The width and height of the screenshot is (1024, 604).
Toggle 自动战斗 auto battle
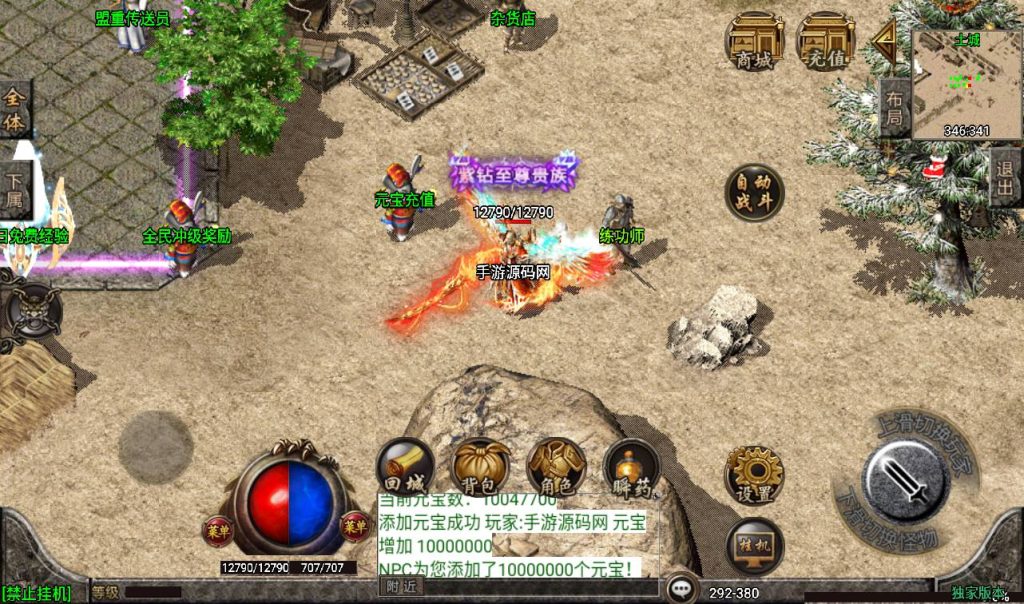(754, 192)
